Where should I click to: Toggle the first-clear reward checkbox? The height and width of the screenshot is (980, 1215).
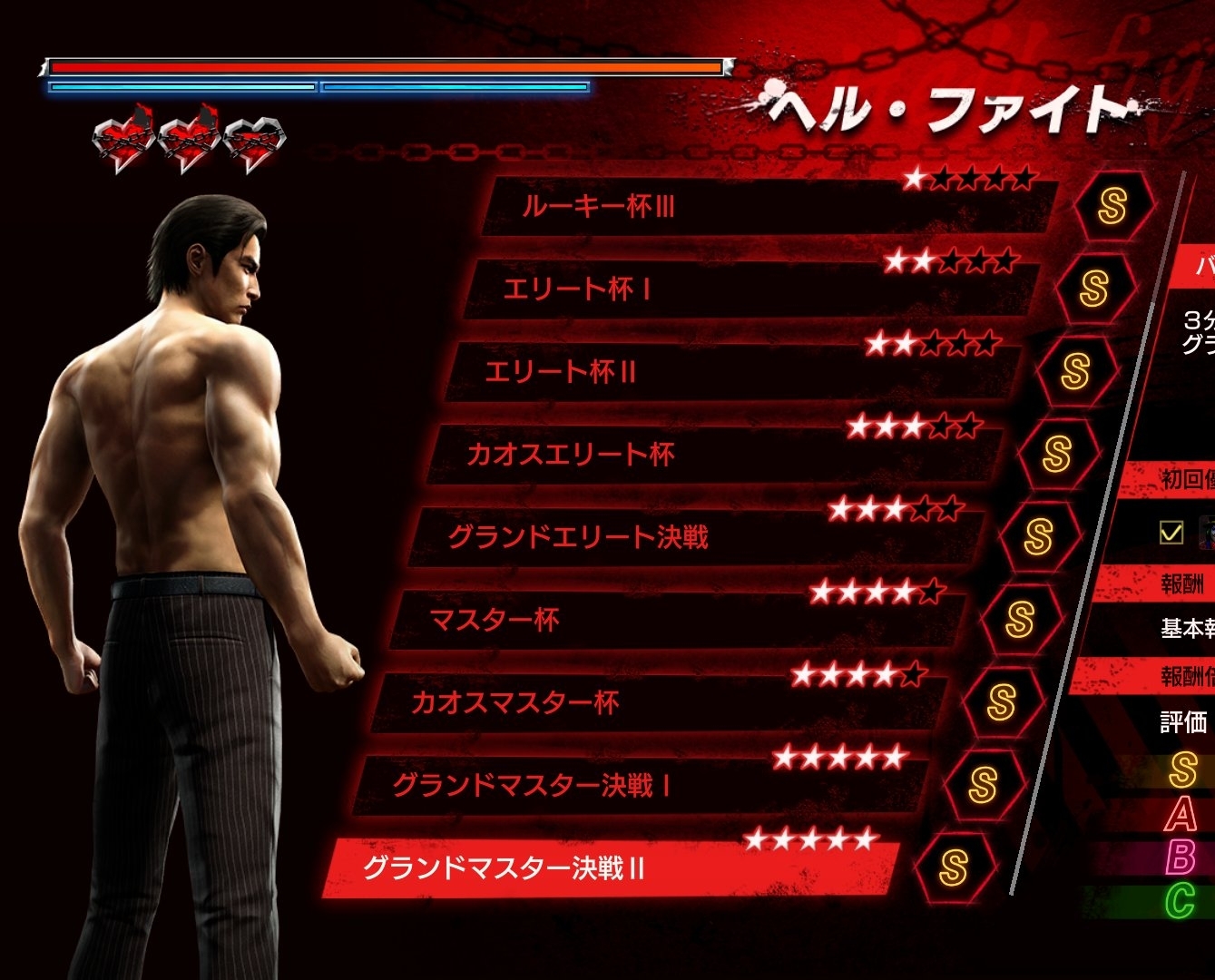(x=1171, y=533)
